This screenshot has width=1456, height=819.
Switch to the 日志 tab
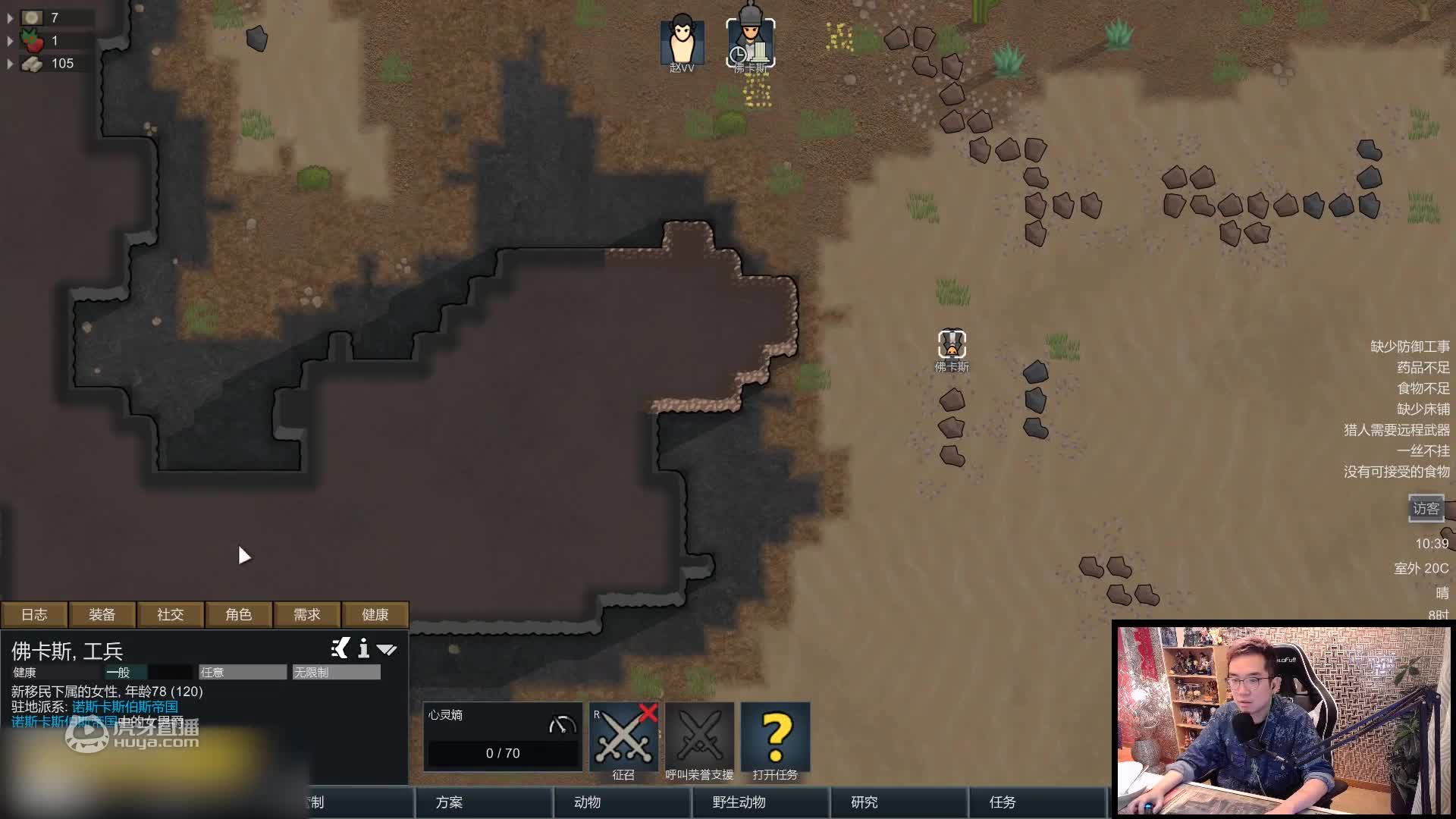click(x=34, y=614)
